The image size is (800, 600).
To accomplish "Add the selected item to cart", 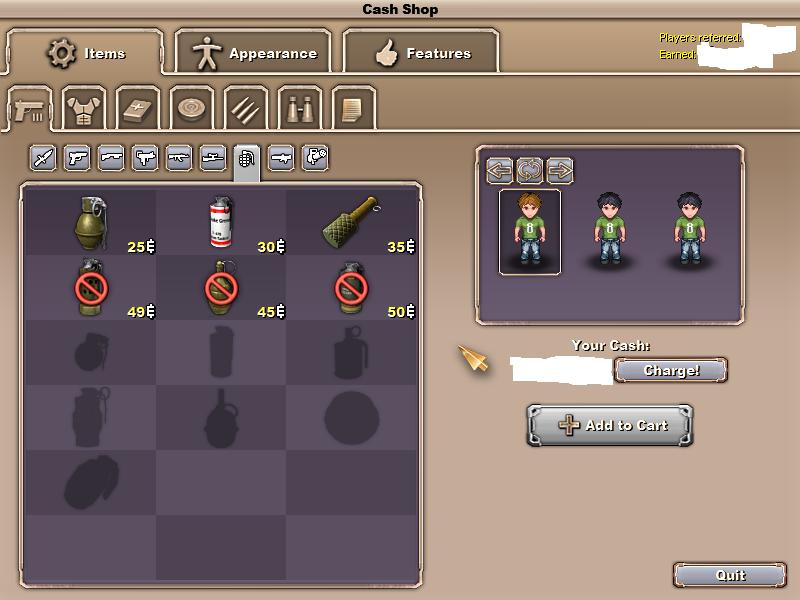I will click(610, 425).
